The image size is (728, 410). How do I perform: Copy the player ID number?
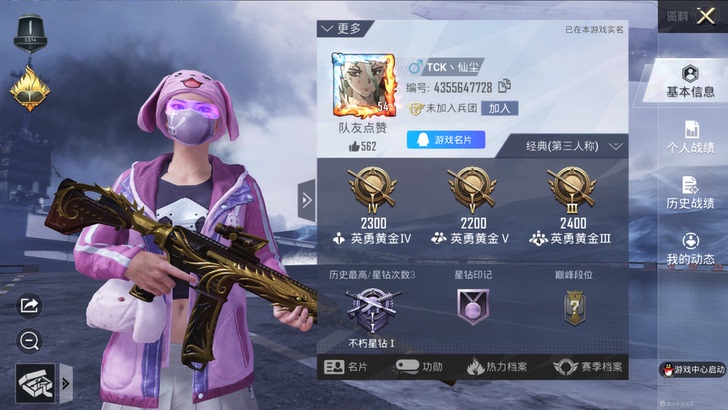[x=504, y=87]
